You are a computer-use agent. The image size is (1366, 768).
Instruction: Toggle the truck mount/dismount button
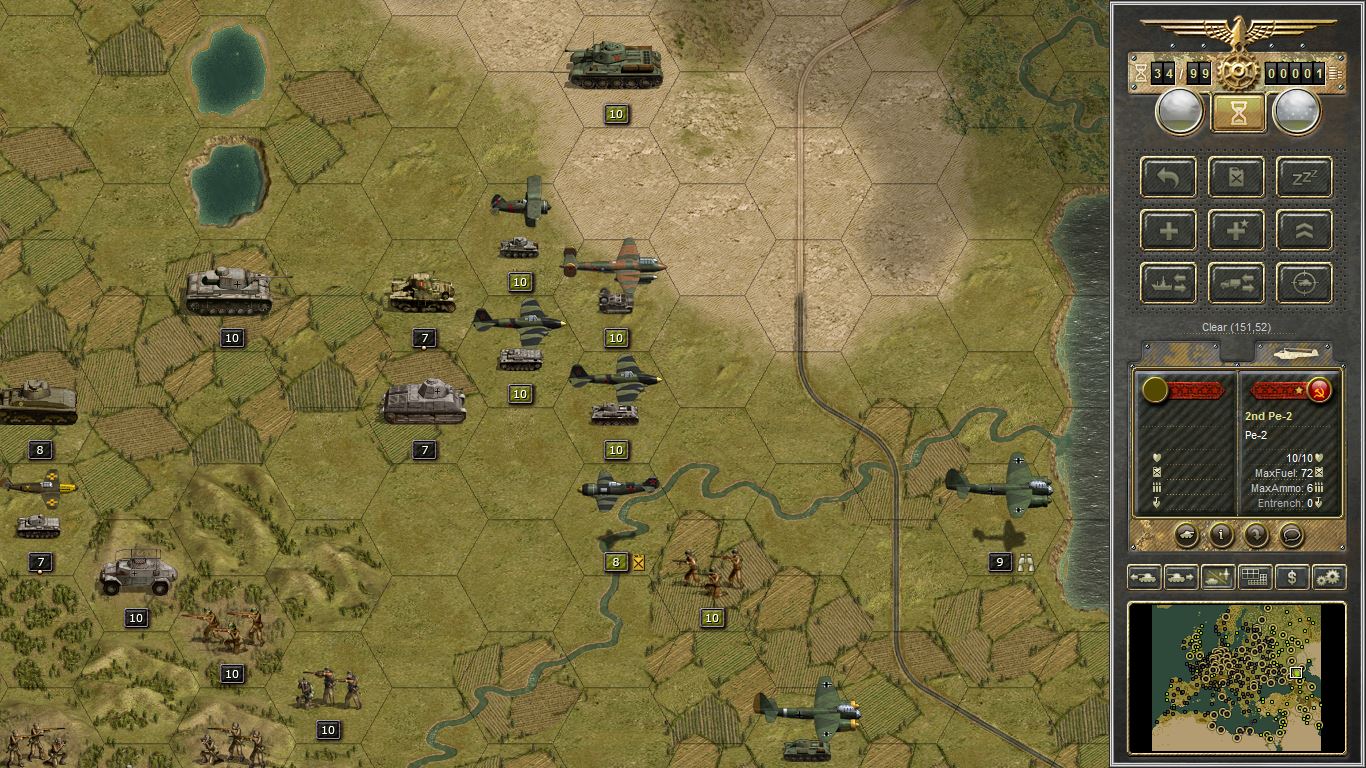point(1236,284)
